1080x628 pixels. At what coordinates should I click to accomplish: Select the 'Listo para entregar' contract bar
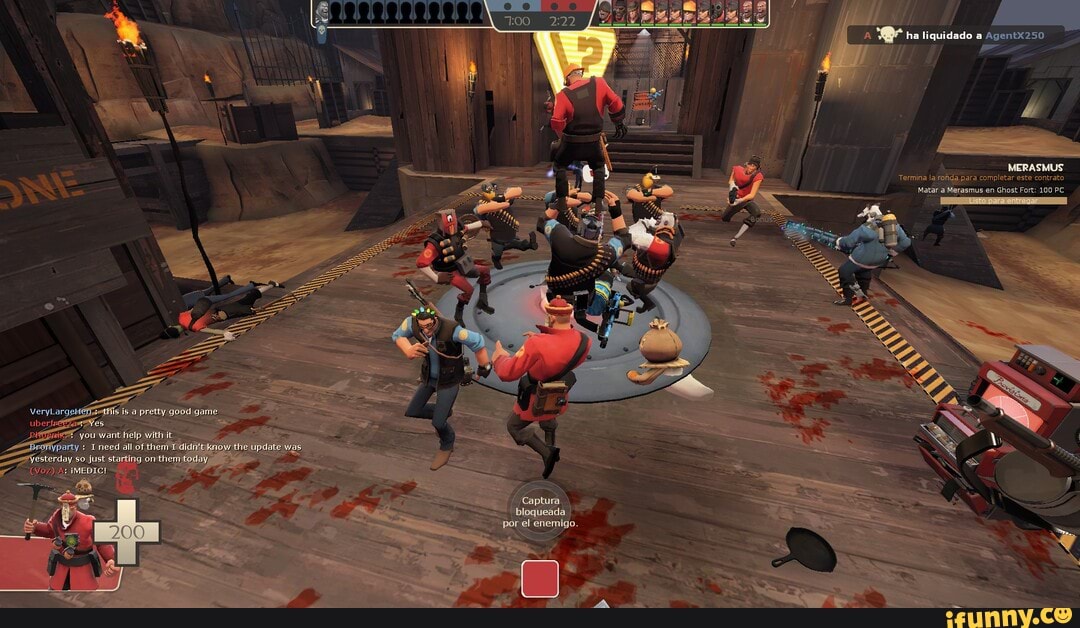1003,200
